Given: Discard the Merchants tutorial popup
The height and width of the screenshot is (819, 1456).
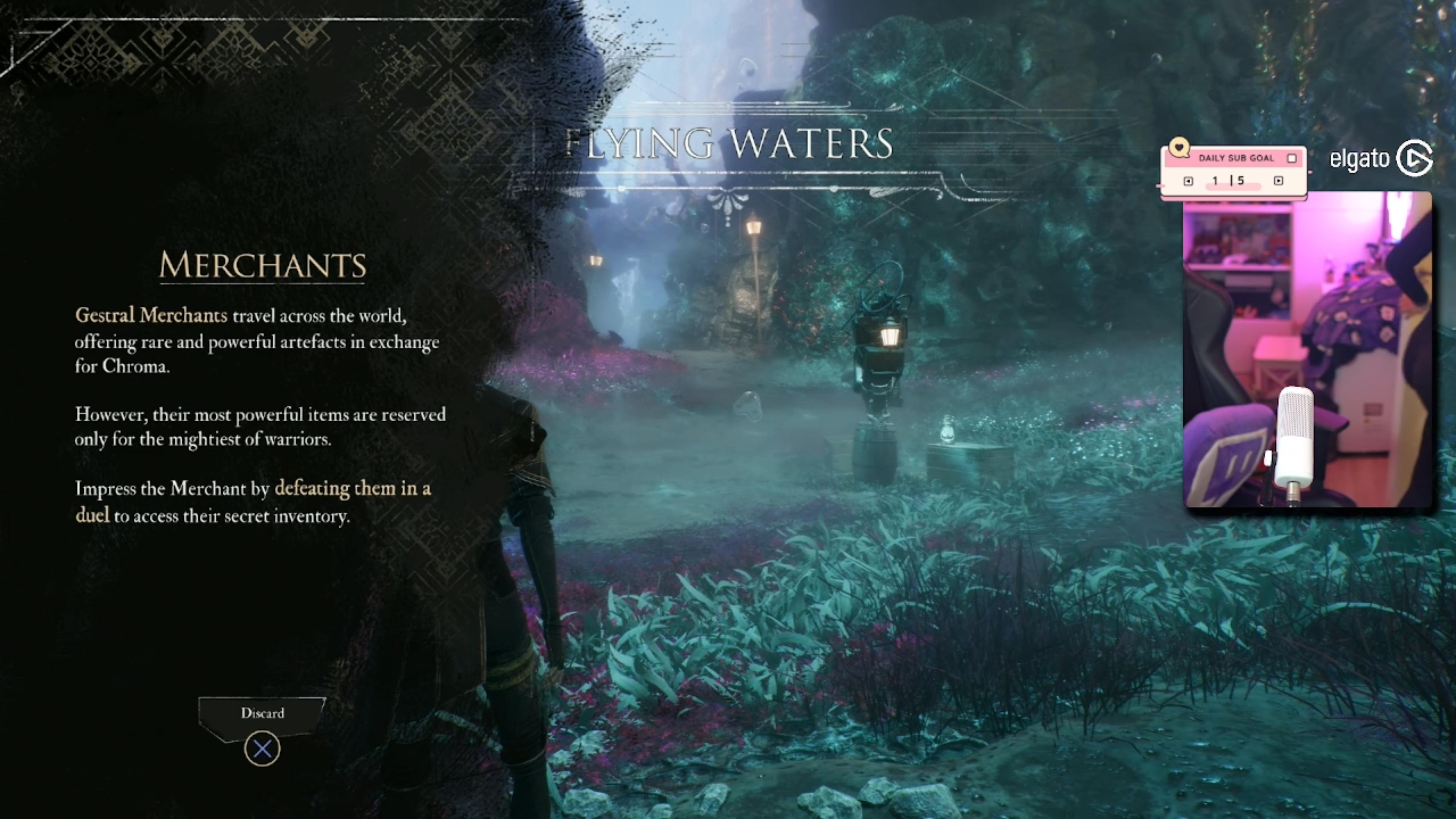Looking at the screenshot, I should [x=262, y=748].
